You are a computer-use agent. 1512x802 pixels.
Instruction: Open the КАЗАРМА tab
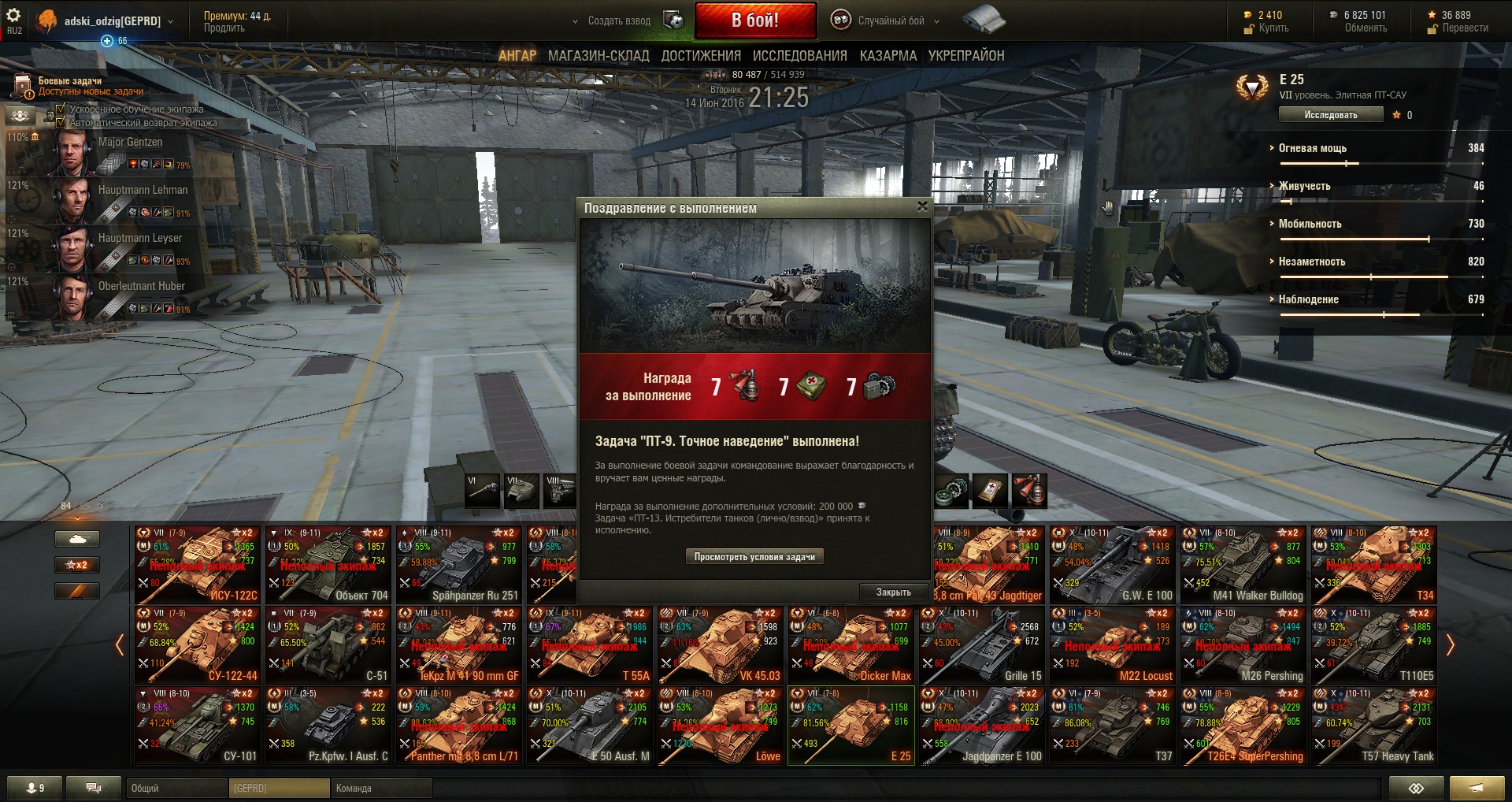tap(888, 56)
